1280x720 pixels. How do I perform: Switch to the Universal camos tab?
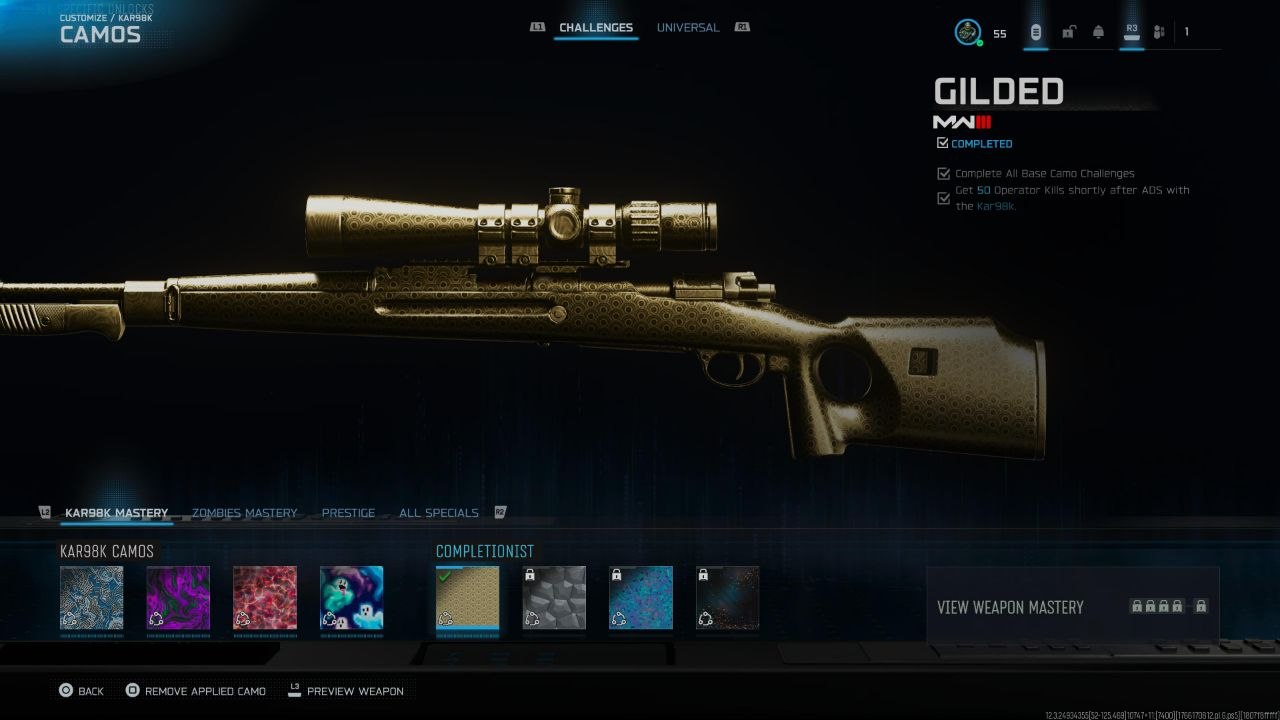tap(687, 28)
